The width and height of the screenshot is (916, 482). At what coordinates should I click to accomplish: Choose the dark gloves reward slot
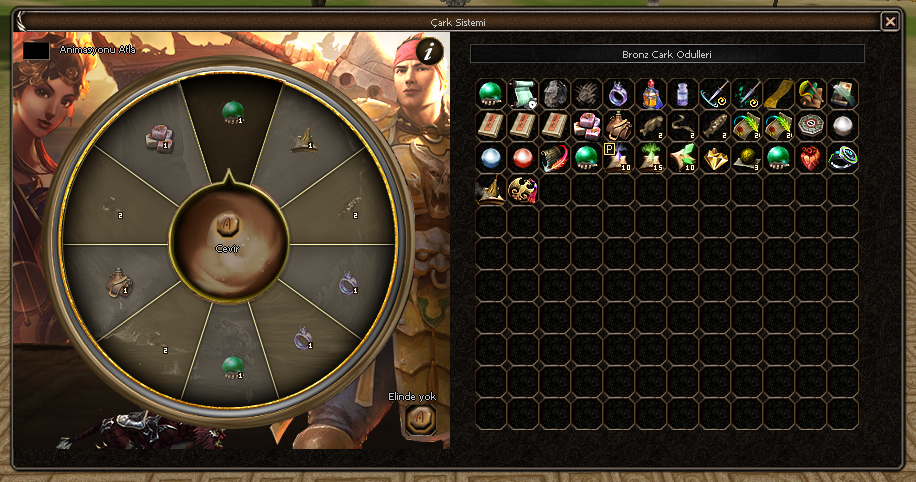587,94
